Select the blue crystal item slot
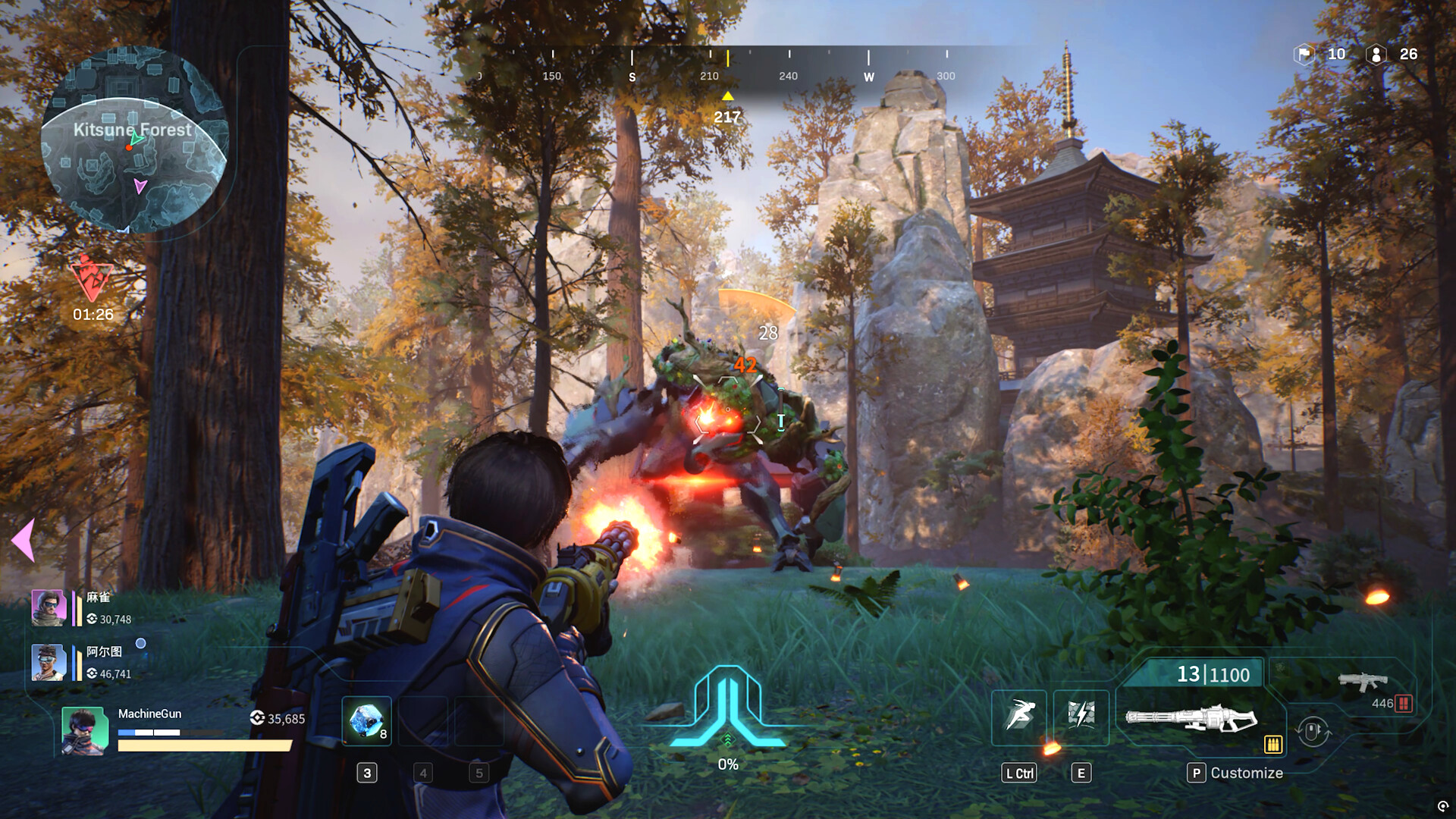Viewport: 1456px width, 819px height. (x=367, y=720)
